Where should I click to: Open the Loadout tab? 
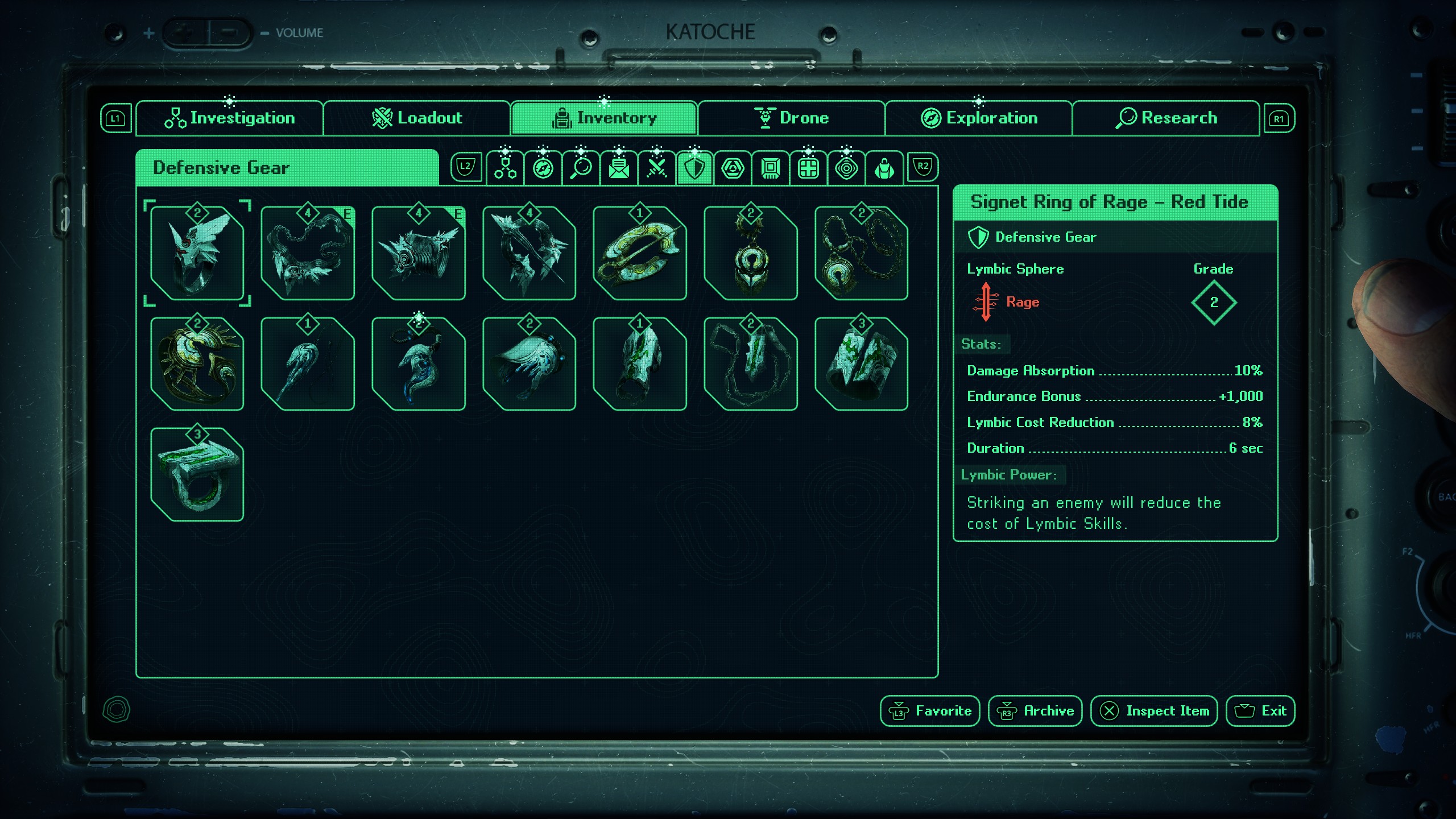point(417,118)
